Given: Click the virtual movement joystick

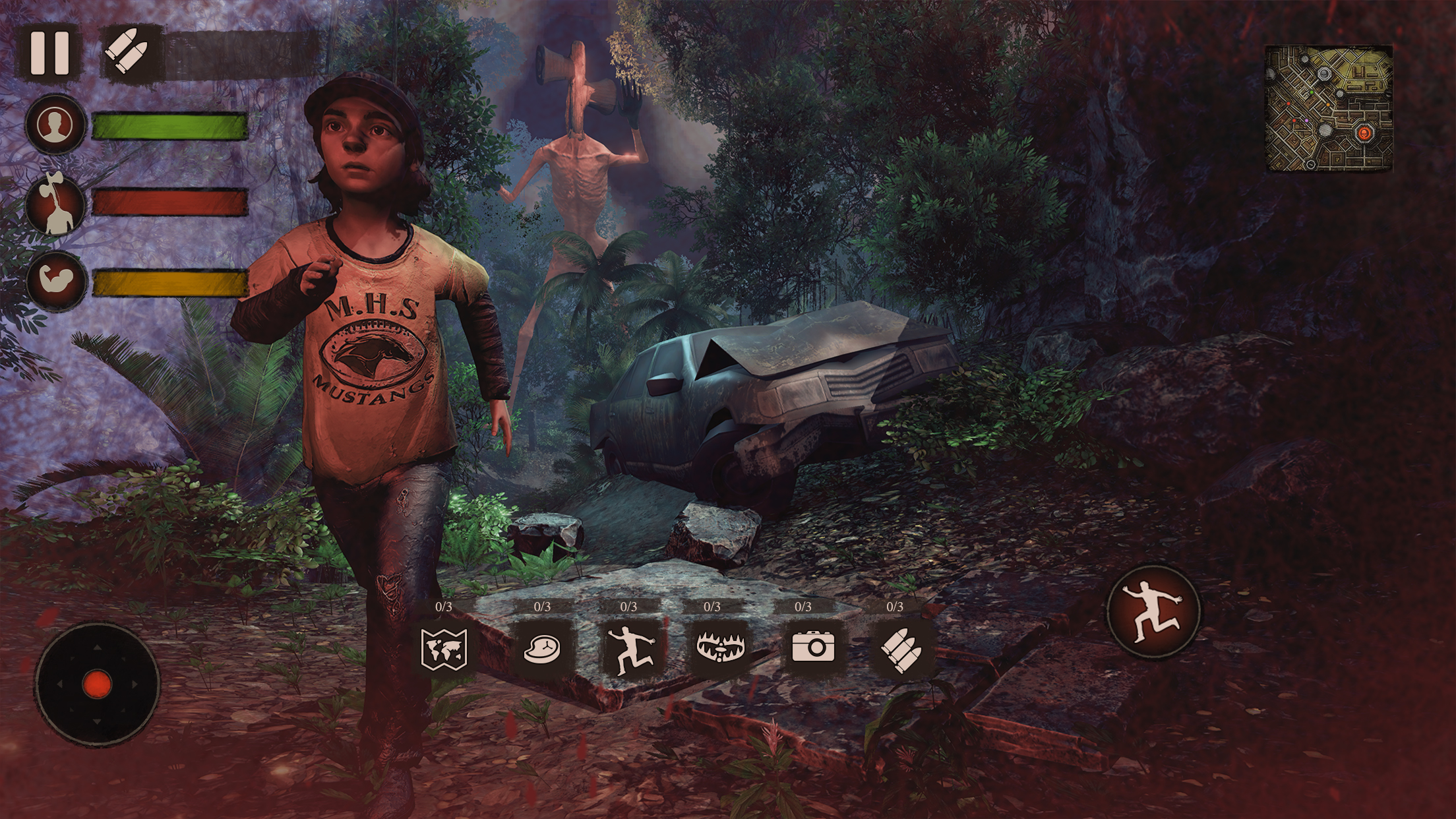Looking at the screenshot, I should pyautogui.click(x=97, y=684).
